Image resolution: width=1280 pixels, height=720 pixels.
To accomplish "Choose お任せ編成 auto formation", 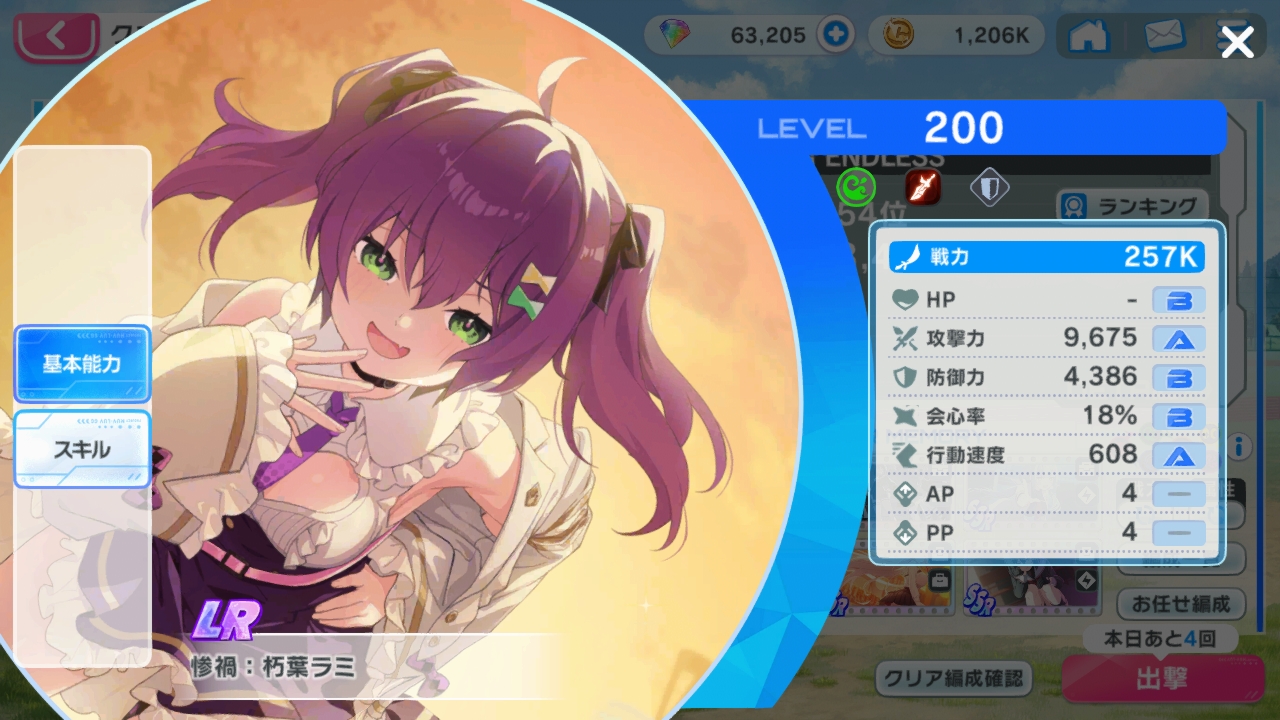I will (x=1181, y=604).
